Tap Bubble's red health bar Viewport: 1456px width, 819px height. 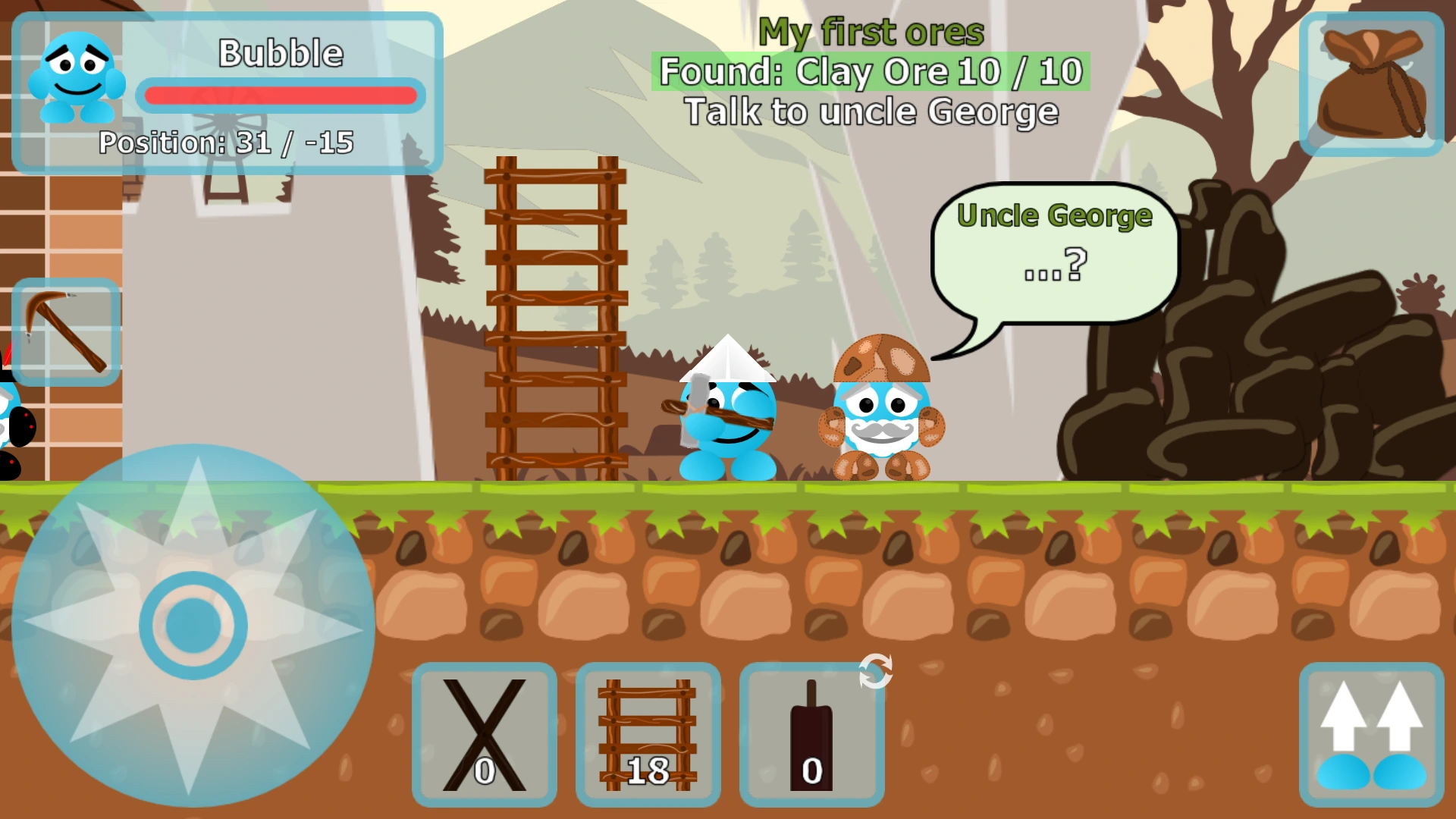(282, 95)
